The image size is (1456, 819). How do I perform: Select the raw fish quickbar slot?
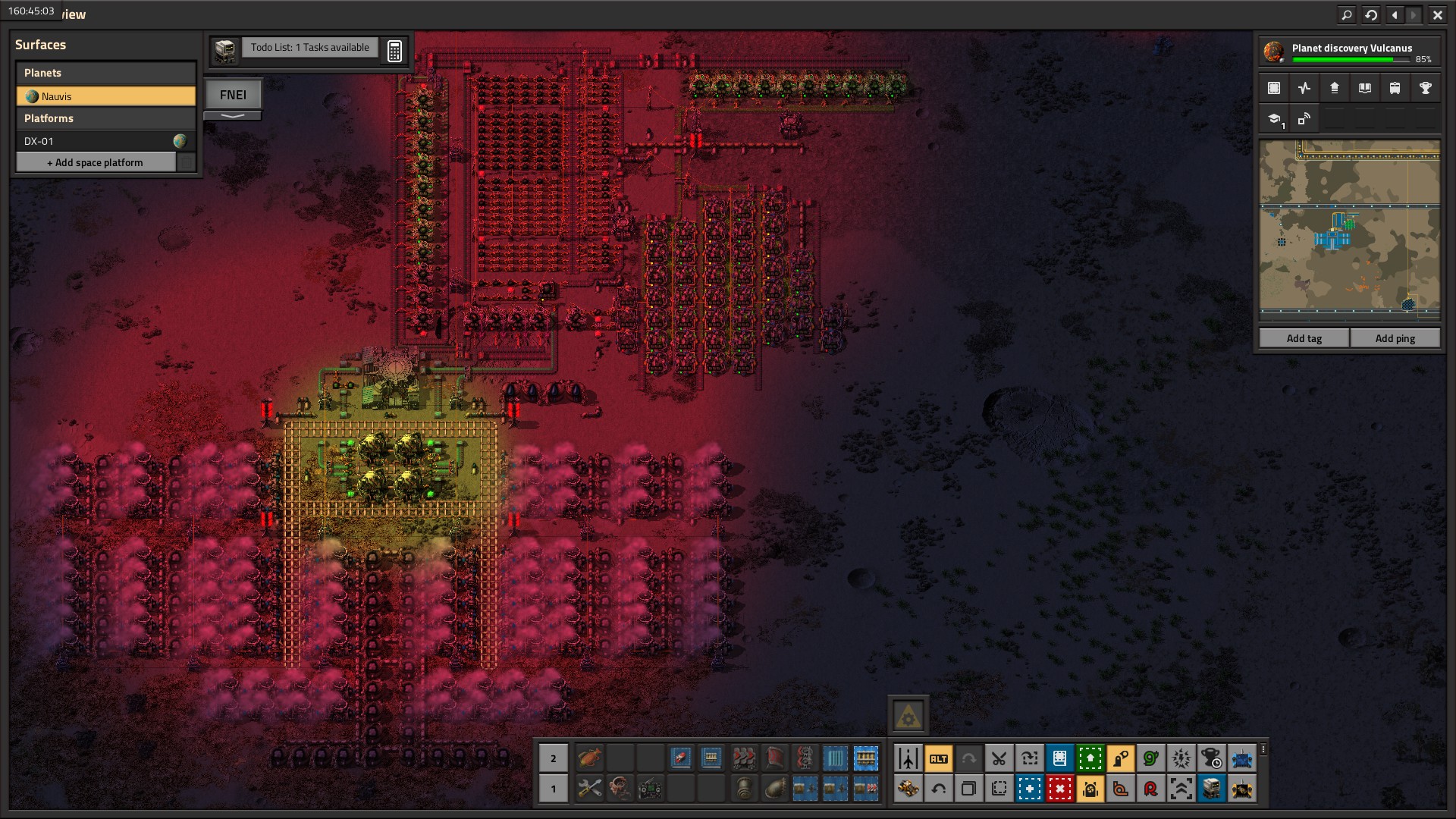pos(589,758)
